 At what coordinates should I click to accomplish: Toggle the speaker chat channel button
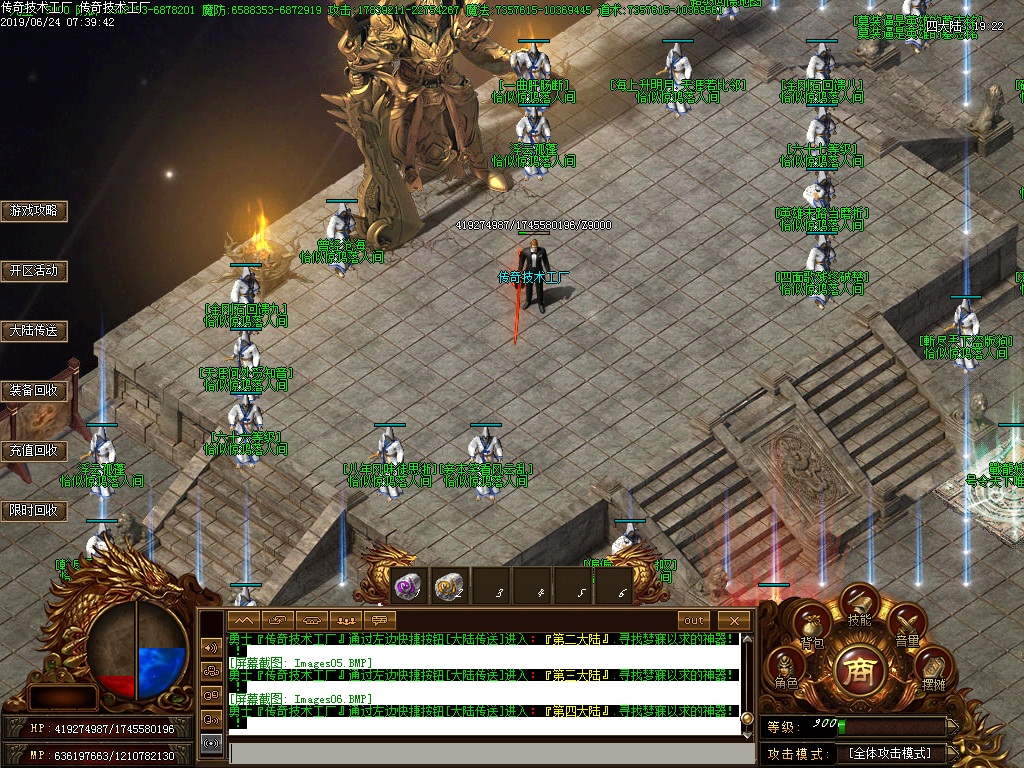coord(211,647)
